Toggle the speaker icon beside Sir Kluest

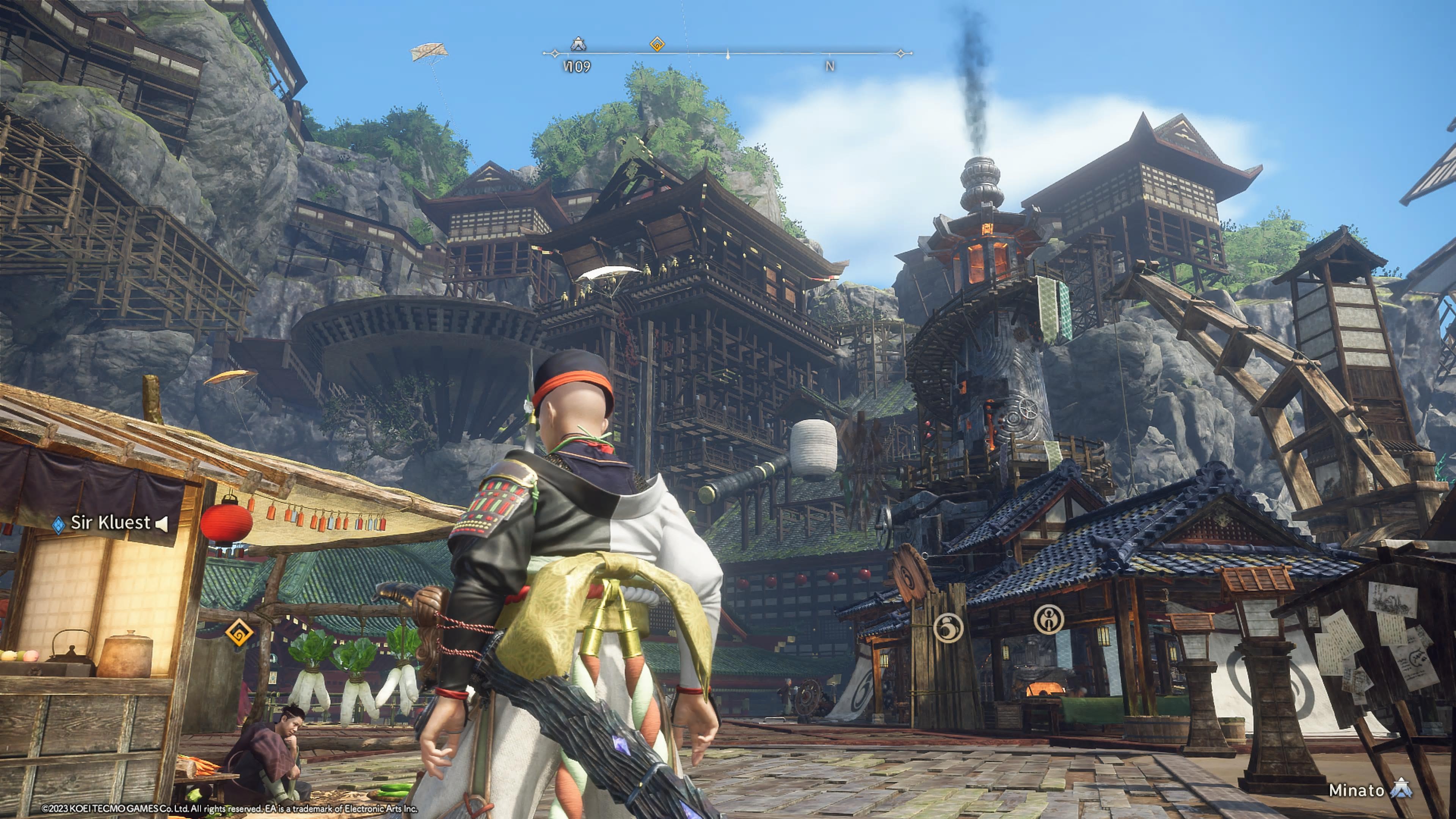click(162, 524)
